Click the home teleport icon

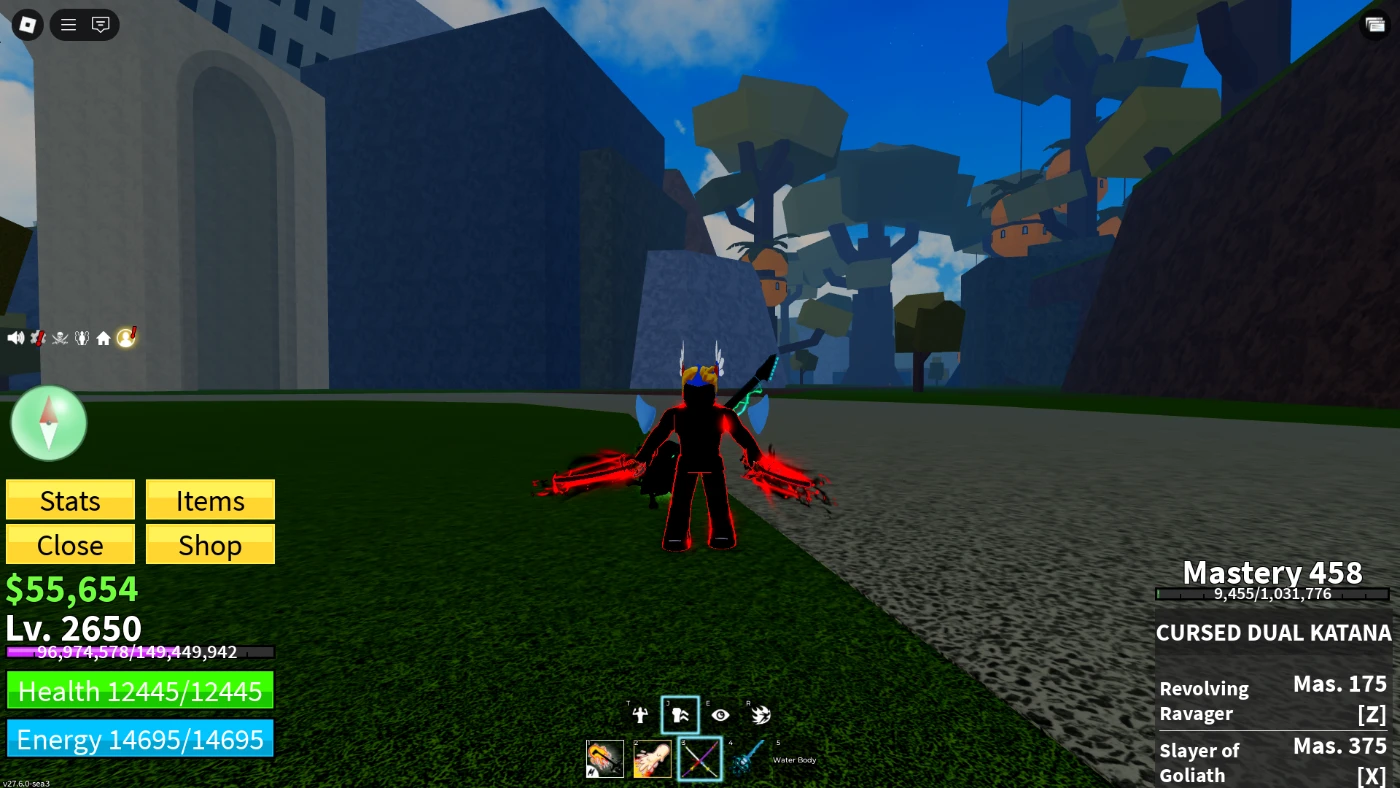[103, 337]
